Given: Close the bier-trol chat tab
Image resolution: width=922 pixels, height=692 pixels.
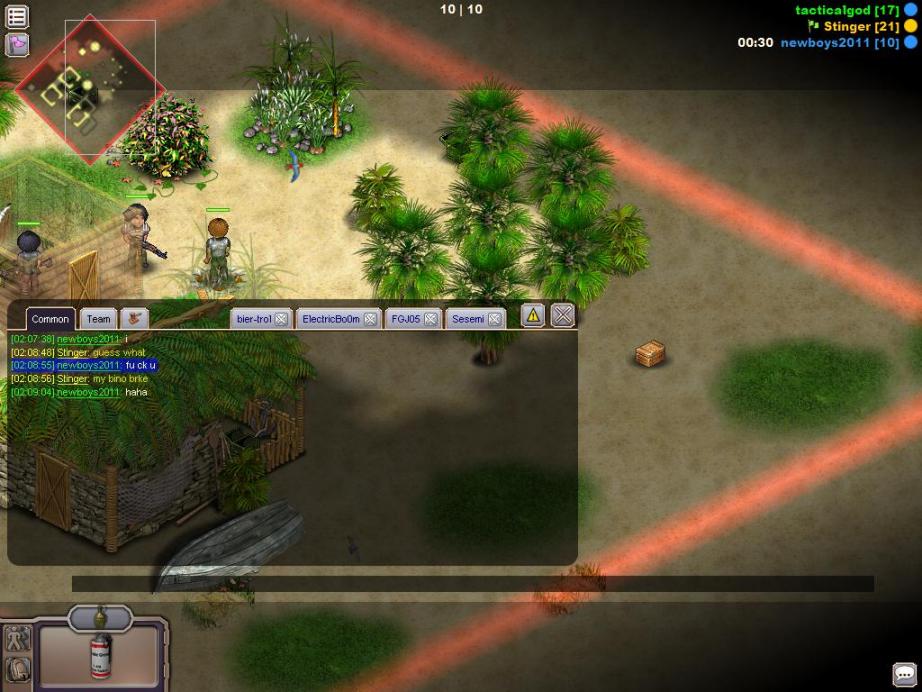Looking at the screenshot, I should (x=281, y=319).
